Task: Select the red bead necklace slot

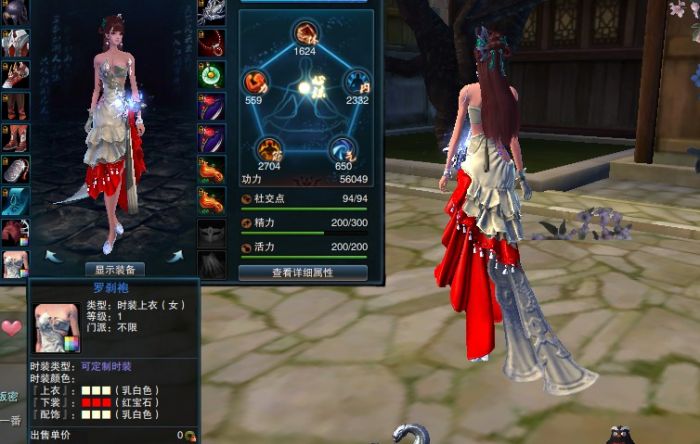Action: point(210,43)
